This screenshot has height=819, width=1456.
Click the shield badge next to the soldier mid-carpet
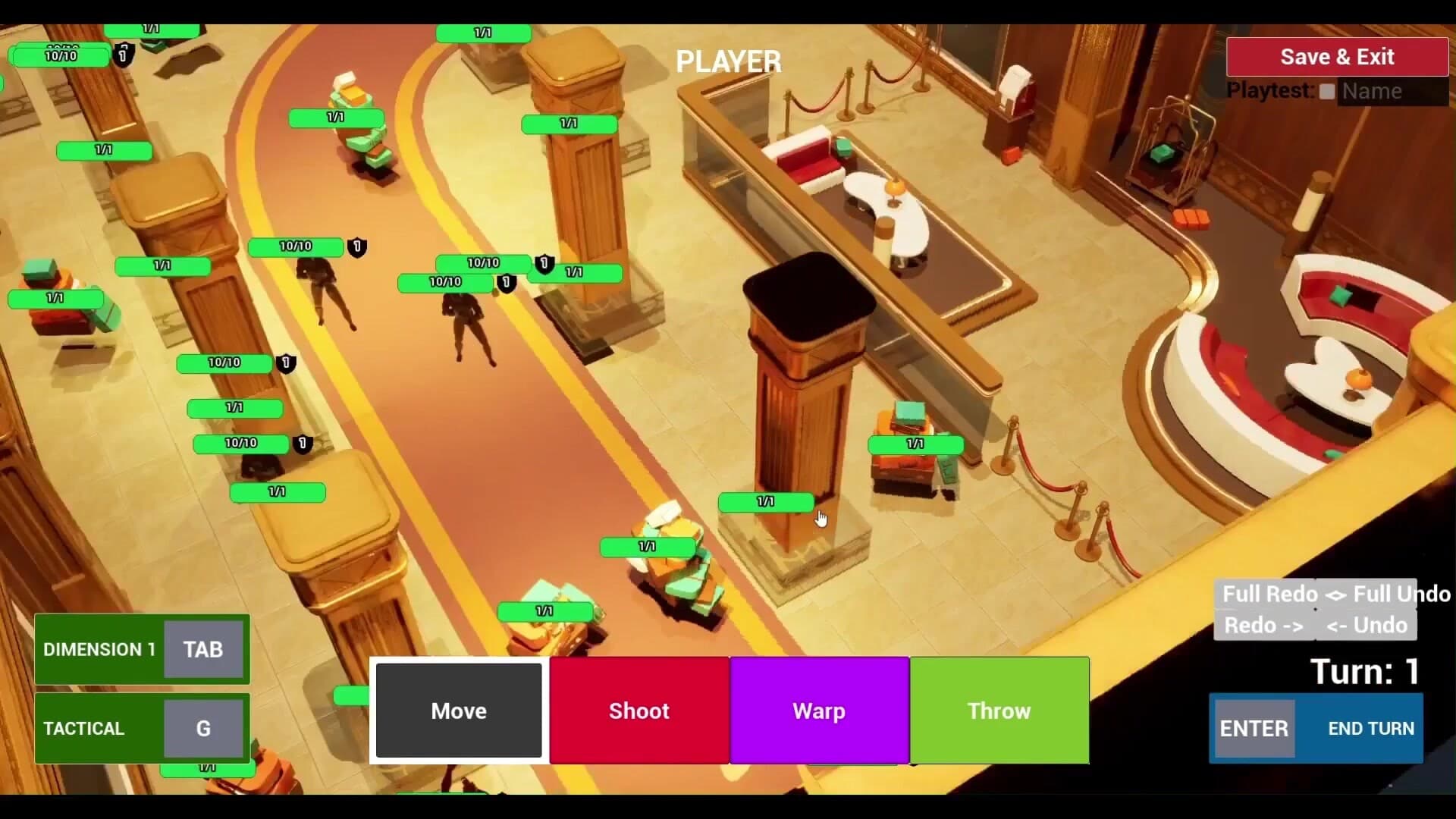357,247
